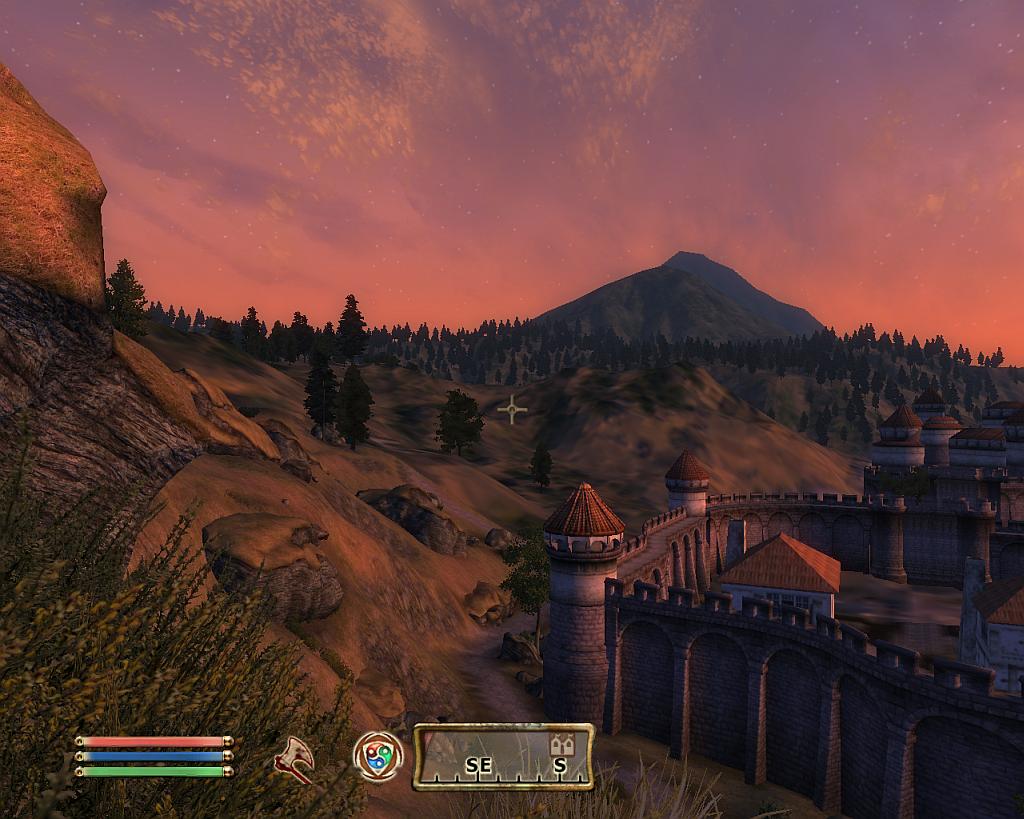
Task: Click the equipped axe weapon icon
Action: [294, 759]
